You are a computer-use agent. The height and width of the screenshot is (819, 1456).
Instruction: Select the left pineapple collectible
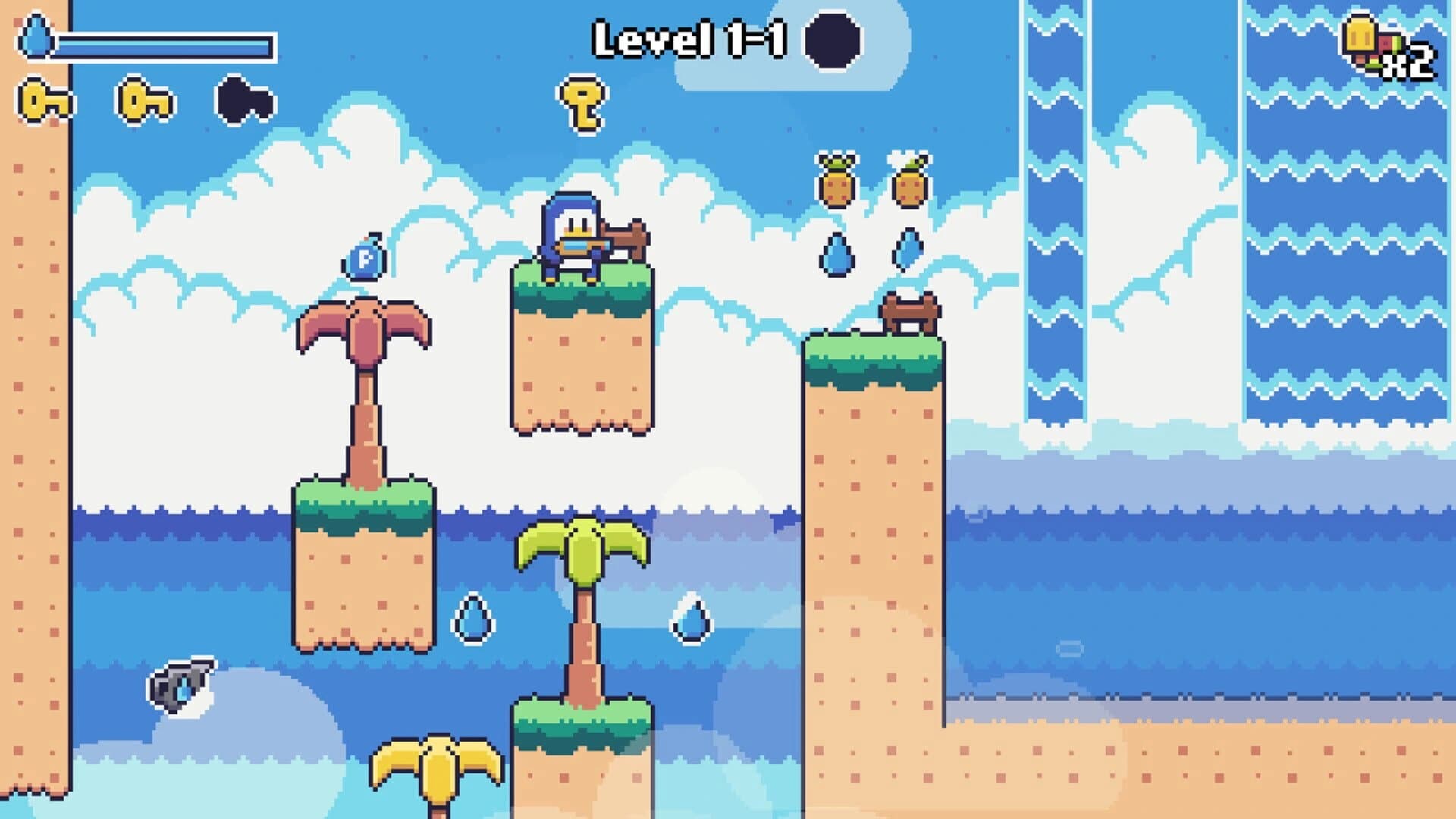[x=838, y=182]
